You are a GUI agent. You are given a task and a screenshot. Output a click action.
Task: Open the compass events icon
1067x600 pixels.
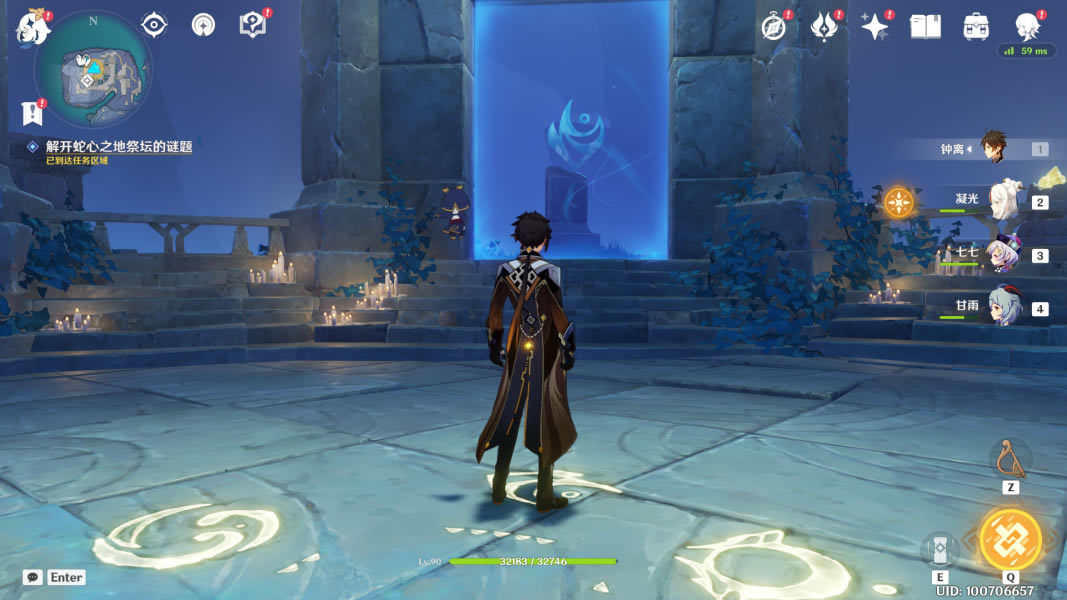pyautogui.click(x=773, y=27)
